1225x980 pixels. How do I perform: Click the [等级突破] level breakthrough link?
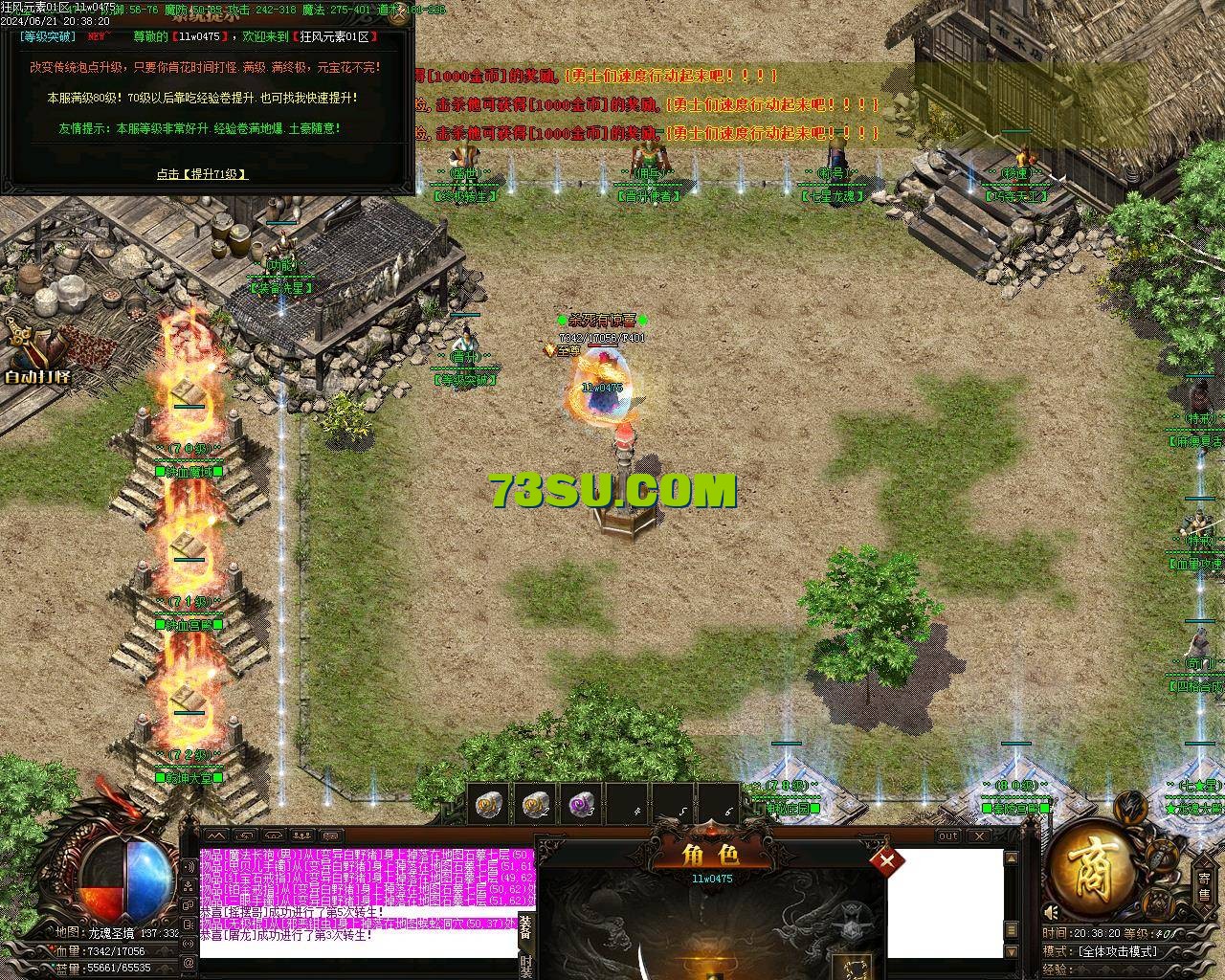click(x=47, y=36)
